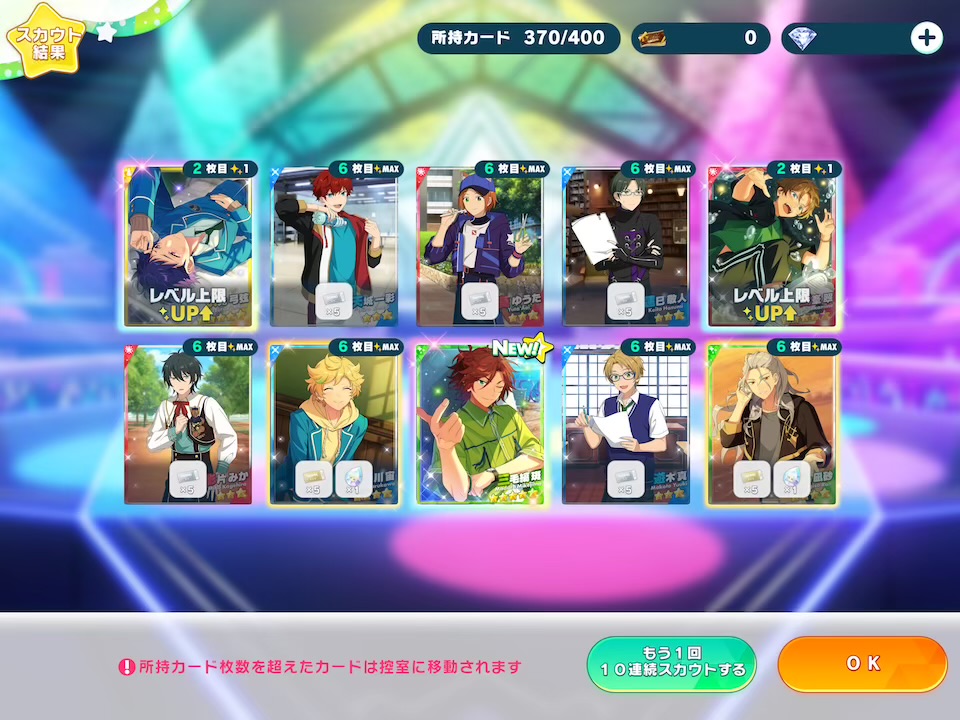Screen dimensions: 960x720
Task: Select the jumping boy in green tracksuit card
Action: pos(772,247)
